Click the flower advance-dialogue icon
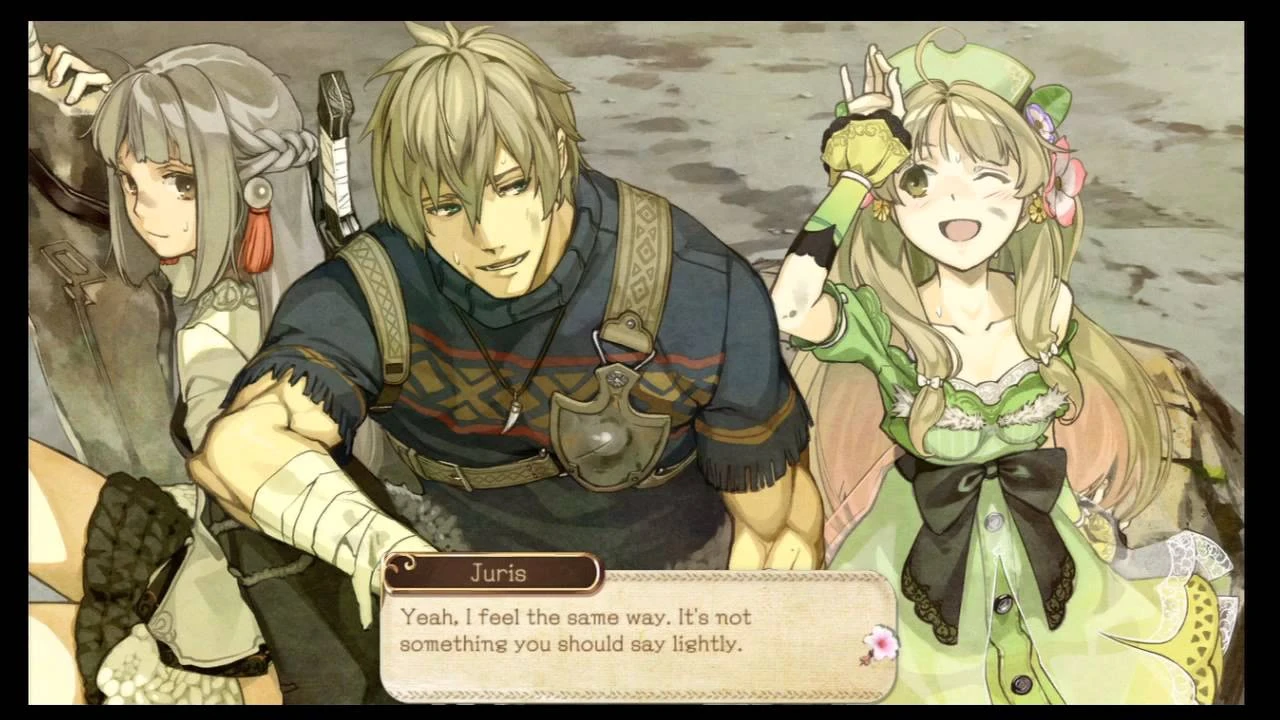 tap(880, 644)
